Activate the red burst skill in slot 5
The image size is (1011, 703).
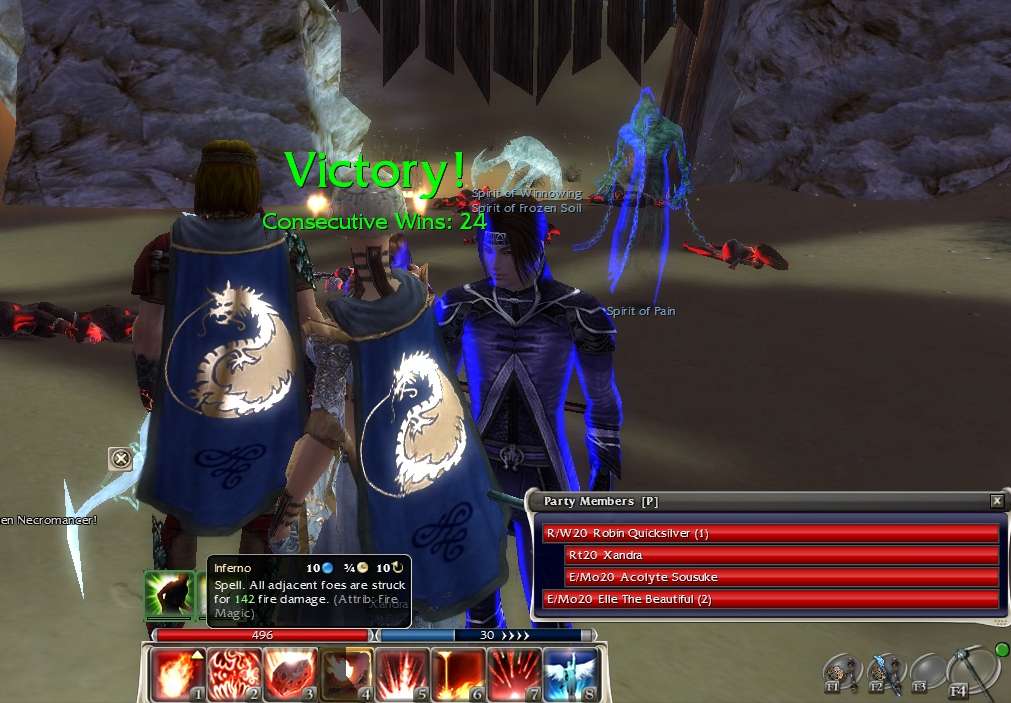tap(402, 675)
